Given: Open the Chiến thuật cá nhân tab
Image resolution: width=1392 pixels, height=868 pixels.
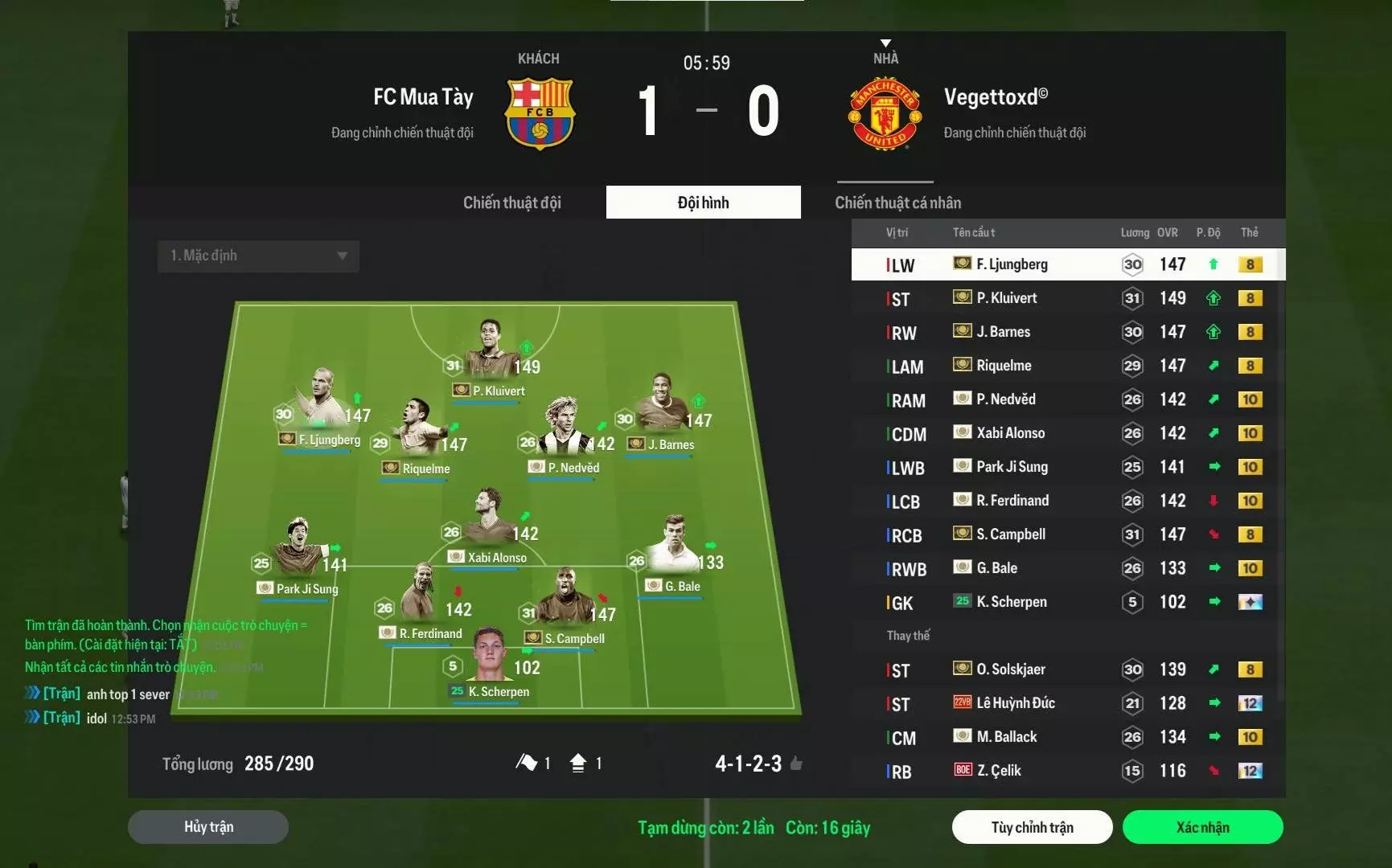Looking at the screenshot, I should pos(897,203).
